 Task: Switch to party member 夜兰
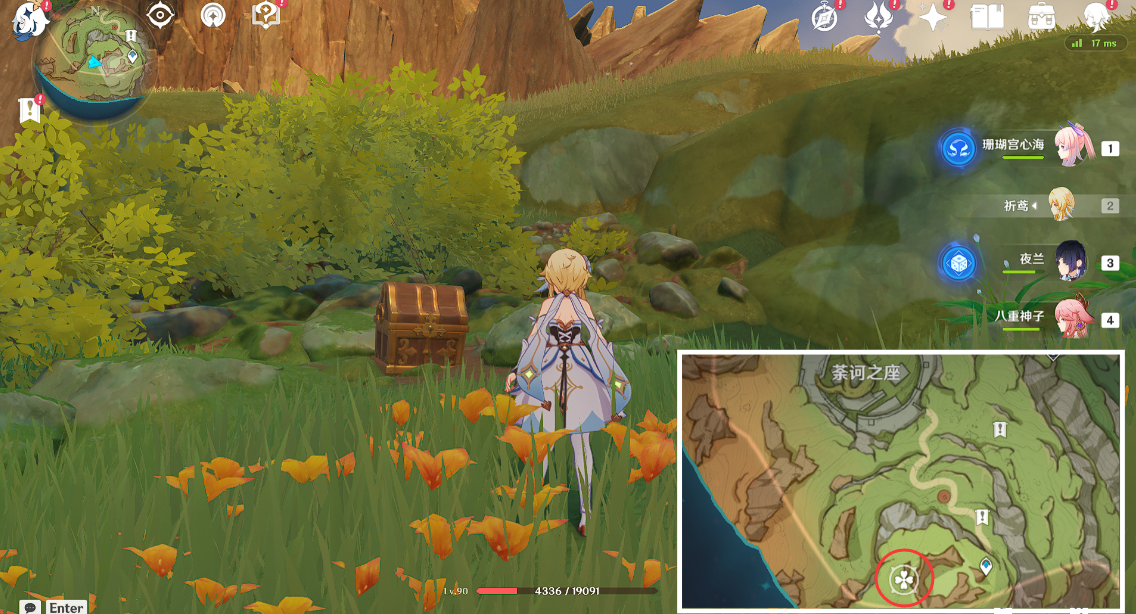pyautogui.click(x=1069, y=262)
